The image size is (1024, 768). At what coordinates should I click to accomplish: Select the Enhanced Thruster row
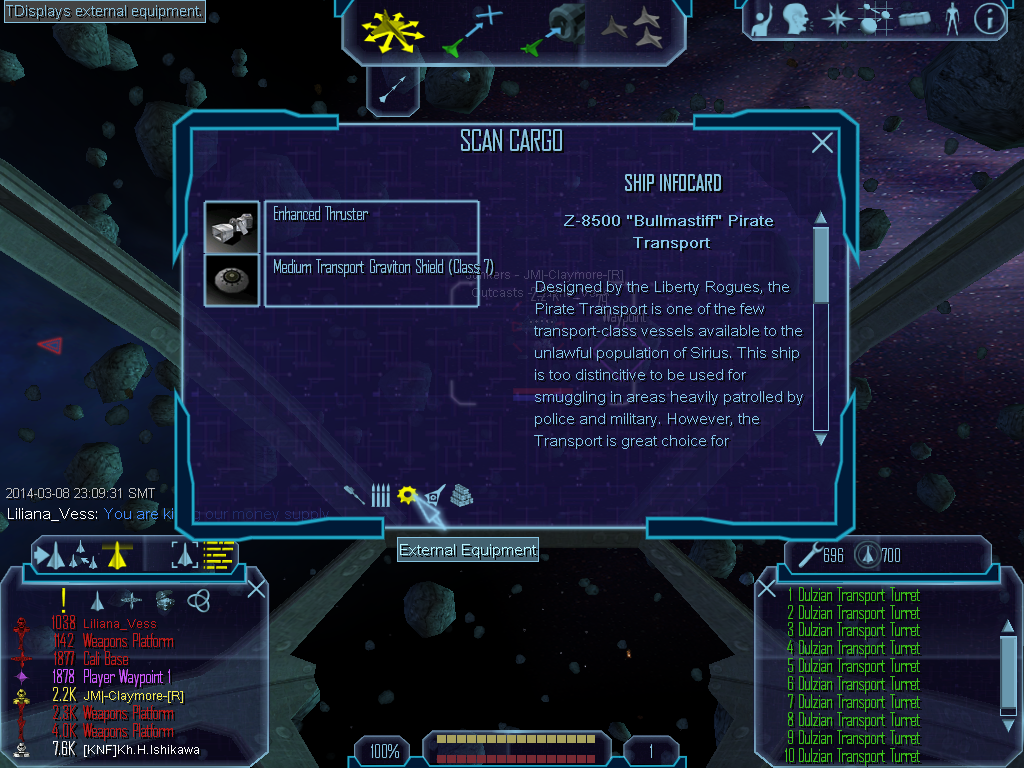(x=370, y=226)
